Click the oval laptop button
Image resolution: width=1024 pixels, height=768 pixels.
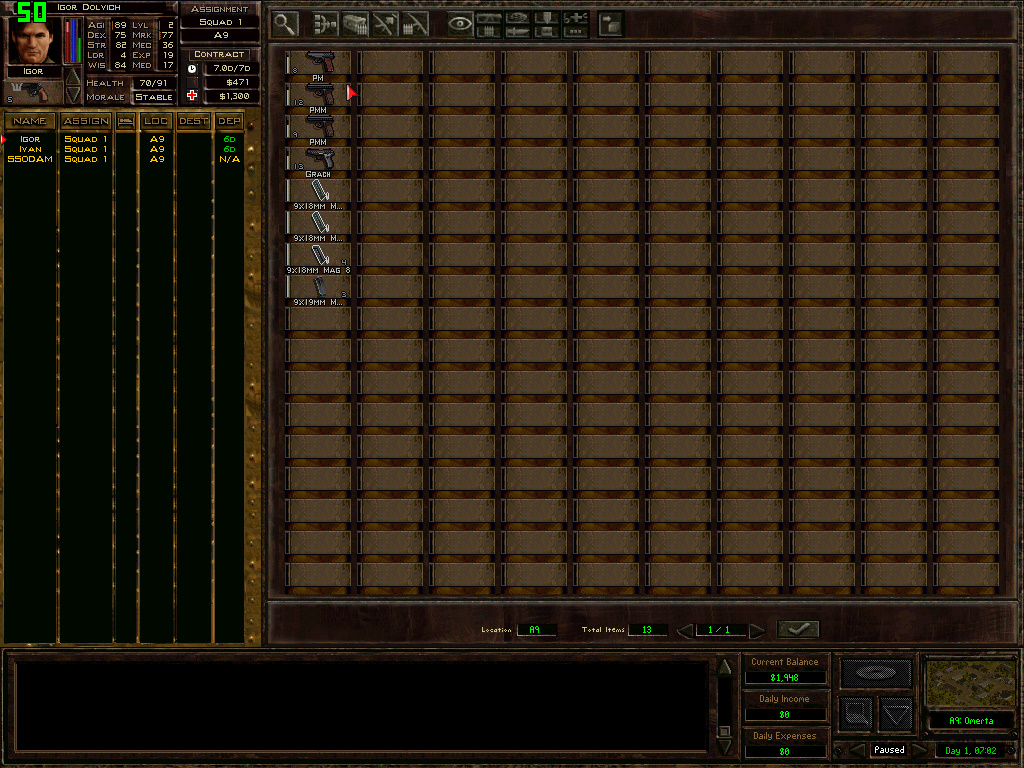tap(875, 673)
